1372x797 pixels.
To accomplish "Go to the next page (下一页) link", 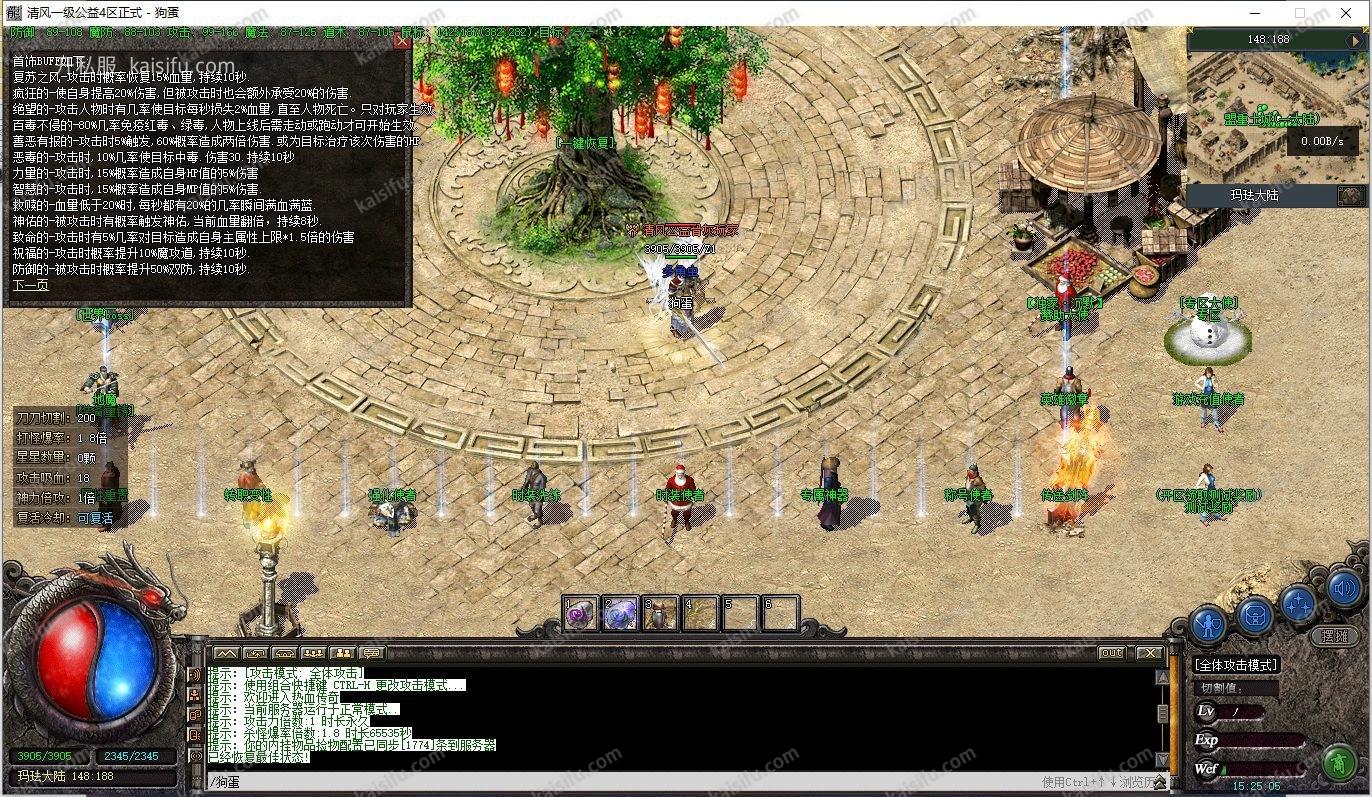I will pos(30,285).
